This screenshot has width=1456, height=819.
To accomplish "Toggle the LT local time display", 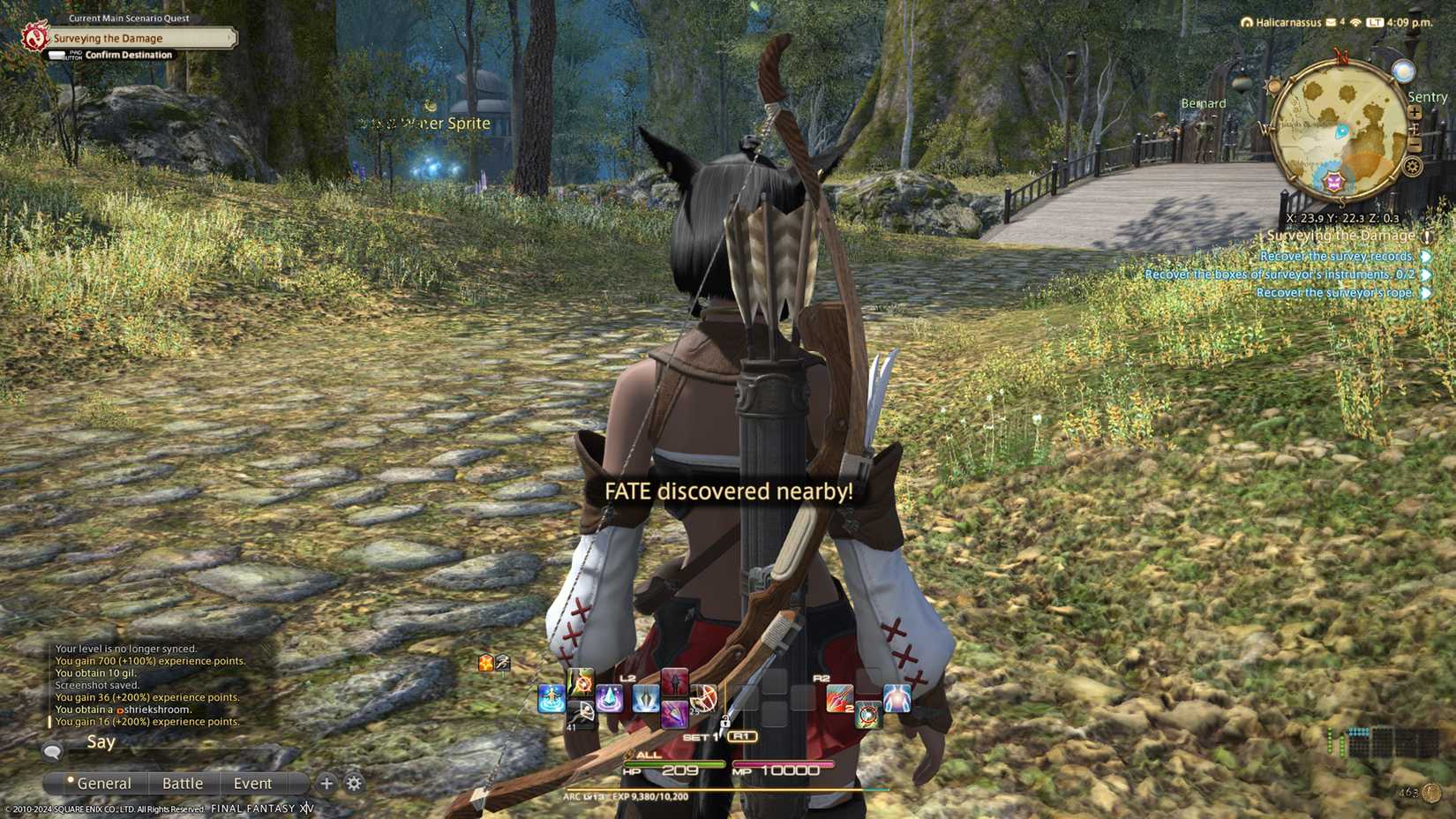I will 1374,22.
